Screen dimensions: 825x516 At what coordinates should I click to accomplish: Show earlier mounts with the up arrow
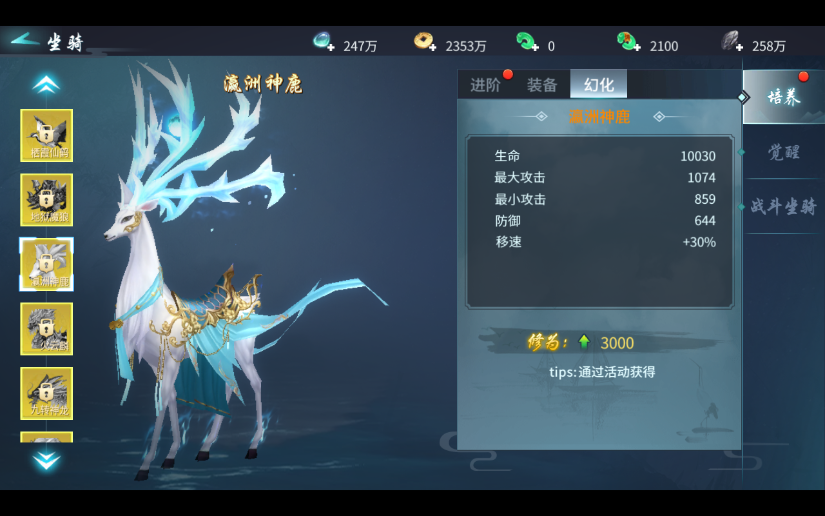point(46,85)
